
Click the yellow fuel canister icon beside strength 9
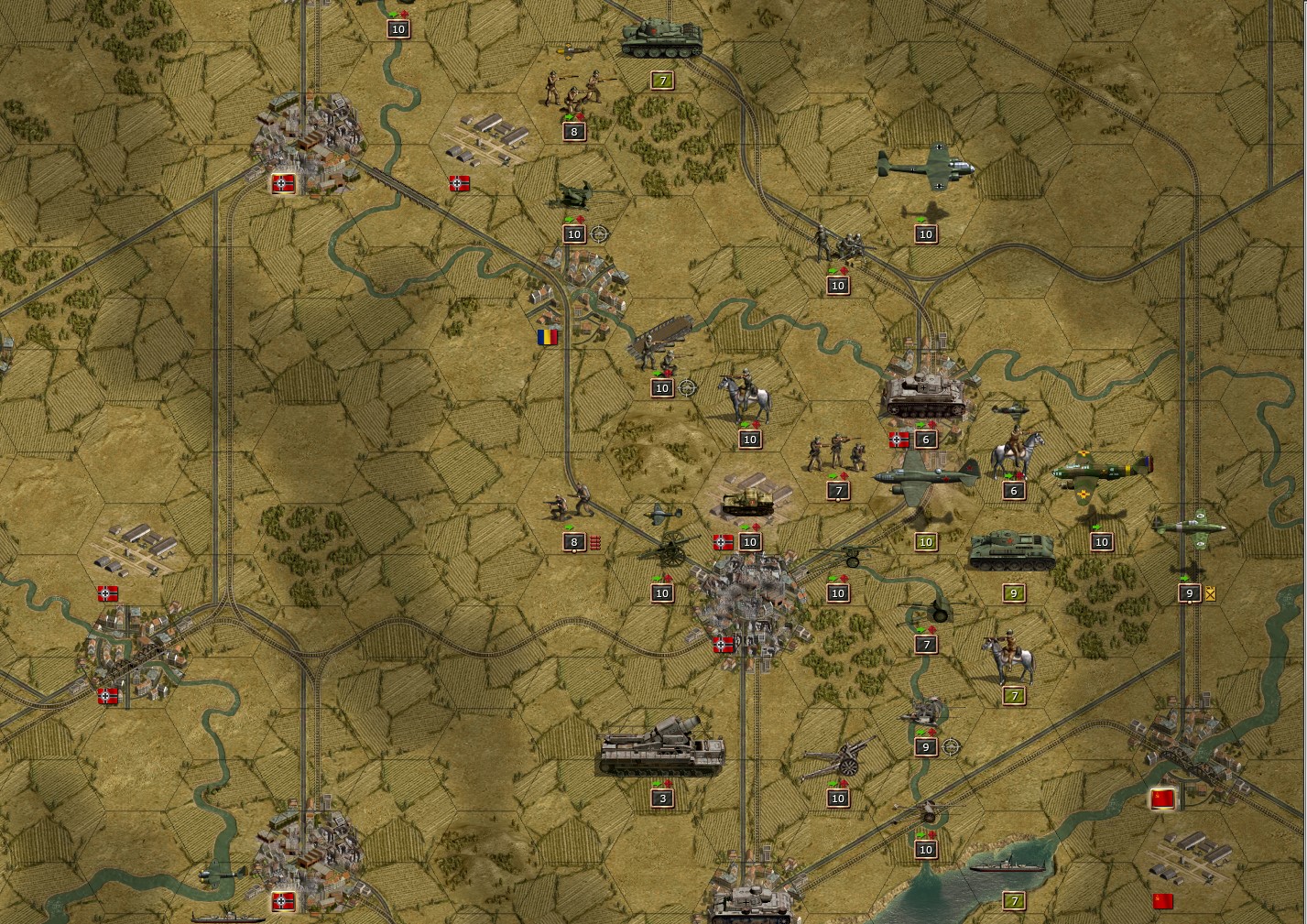1210,593
